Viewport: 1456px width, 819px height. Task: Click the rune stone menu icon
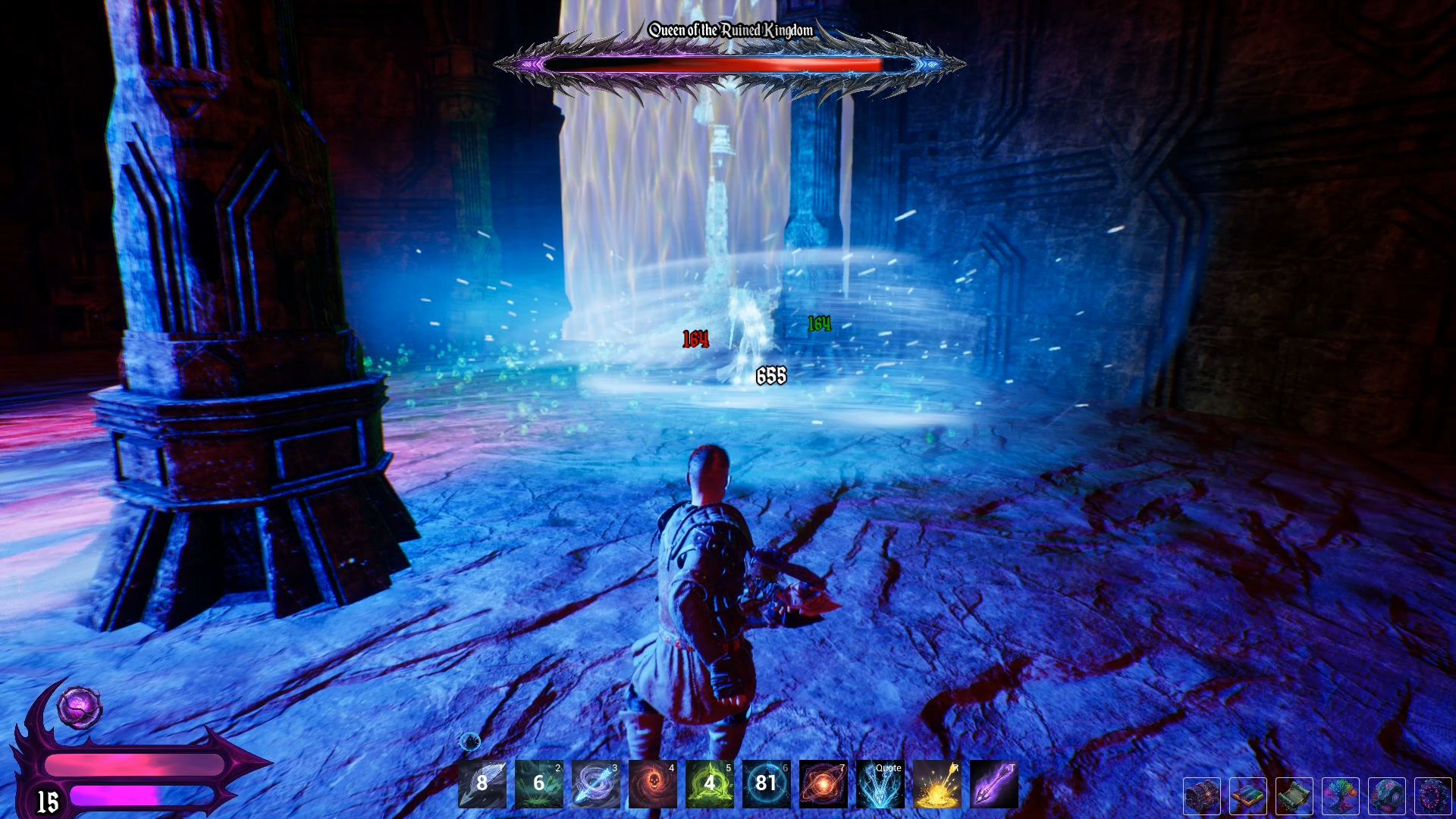(1387, 796)
